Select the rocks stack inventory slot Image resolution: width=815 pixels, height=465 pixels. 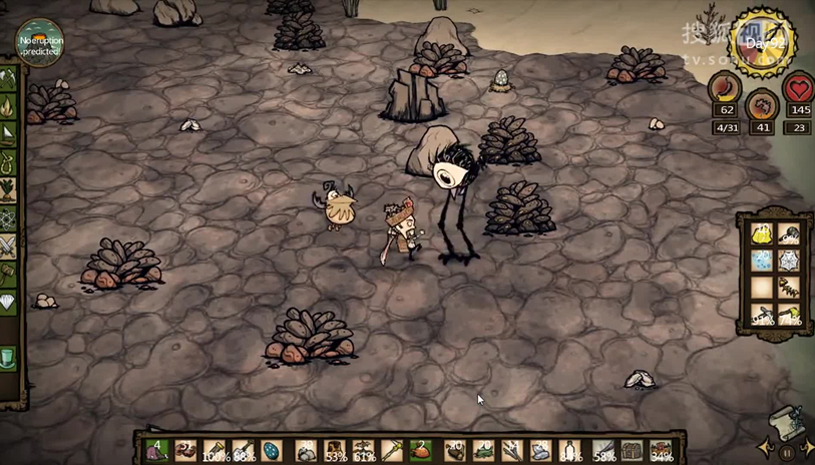click(x=306, y=451)
